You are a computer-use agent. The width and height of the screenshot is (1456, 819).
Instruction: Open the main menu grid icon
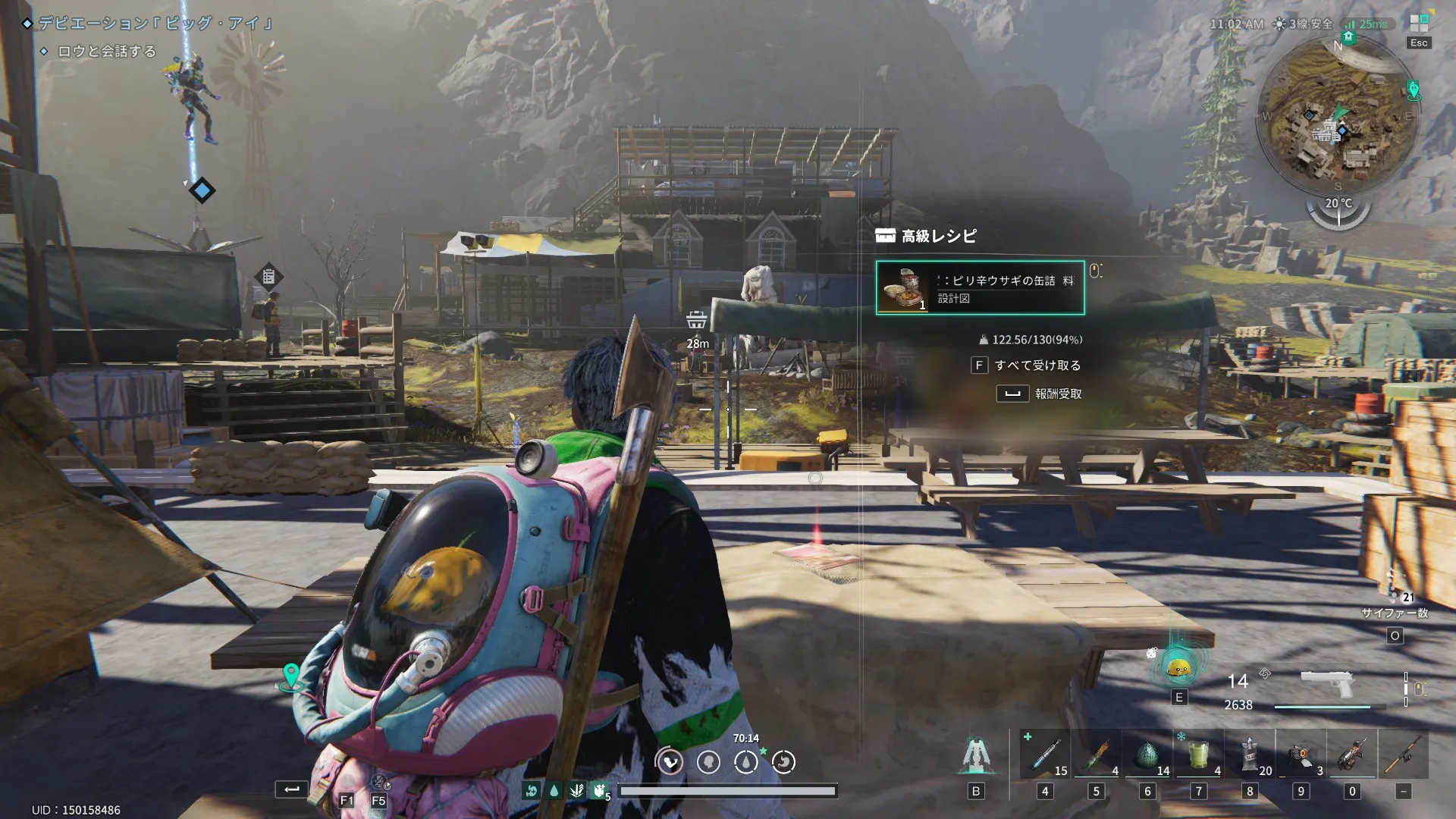click(x=1419, y=24)
